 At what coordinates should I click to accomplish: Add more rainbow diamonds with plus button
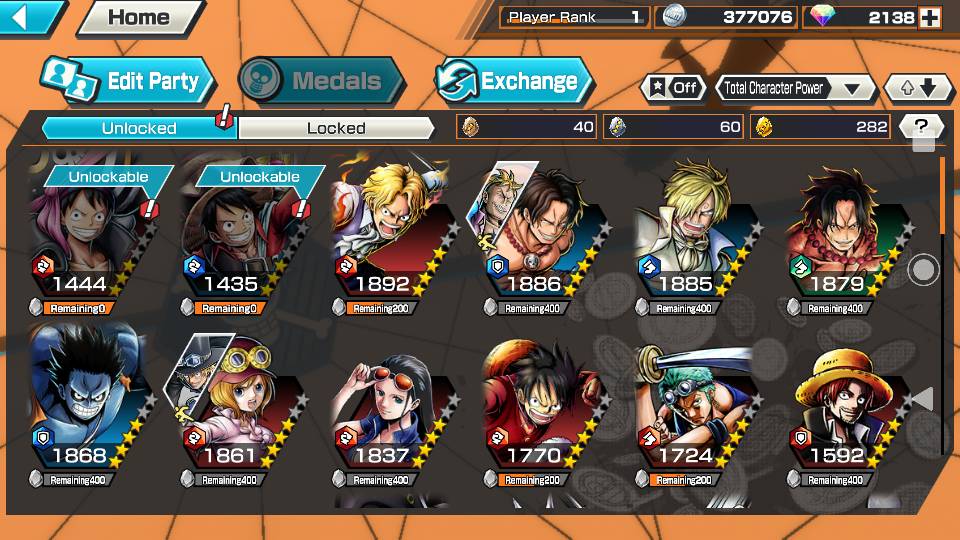[930, 18]
